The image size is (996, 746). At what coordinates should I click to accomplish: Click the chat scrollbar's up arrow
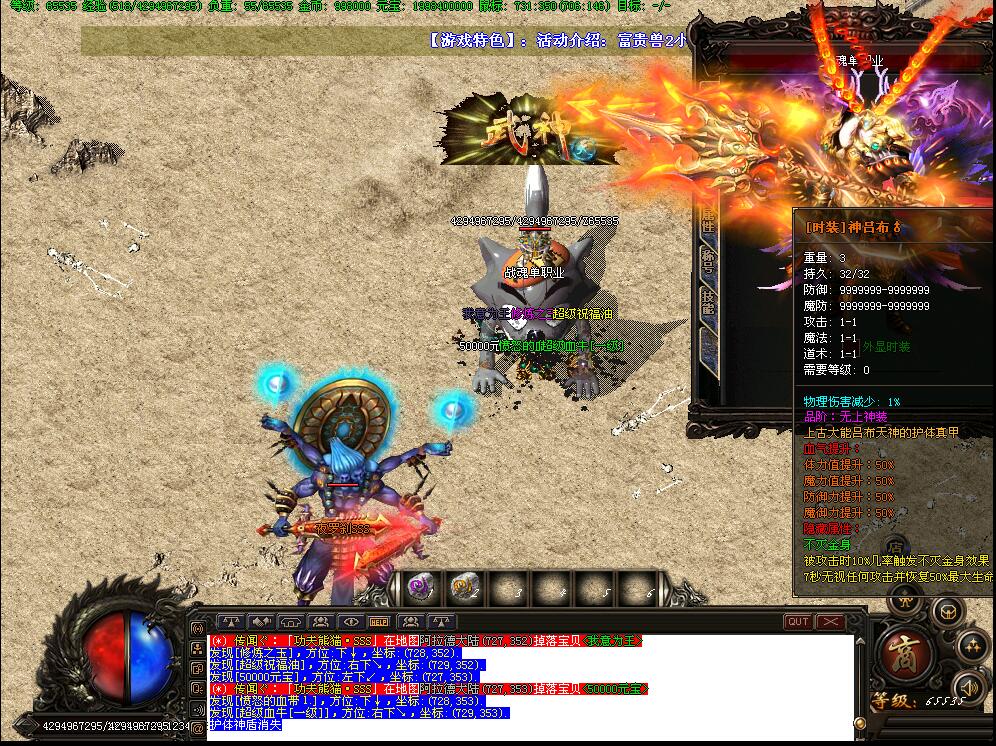(x=860, y=640)
